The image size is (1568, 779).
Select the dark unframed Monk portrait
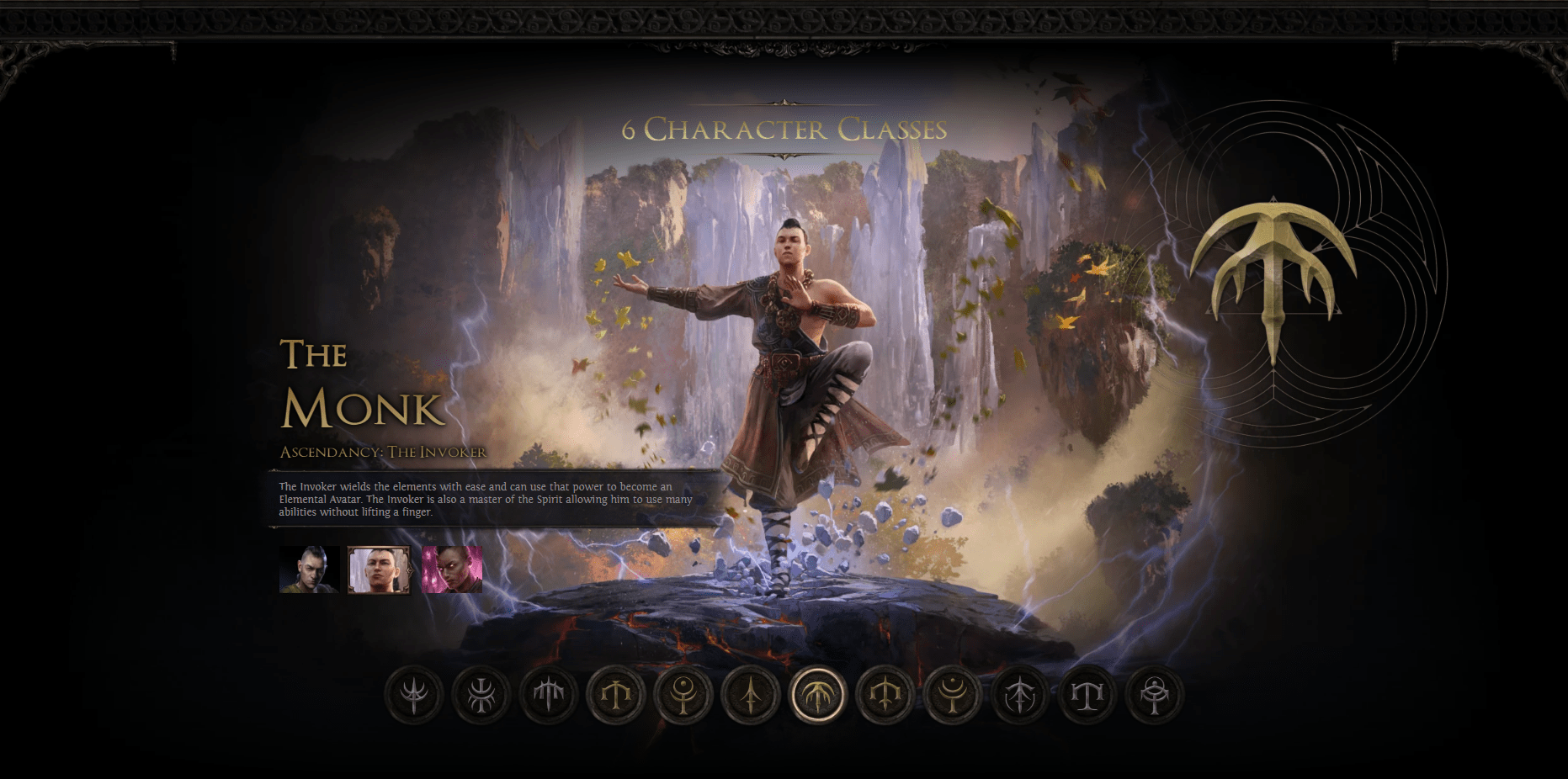[x=309, y=569]
